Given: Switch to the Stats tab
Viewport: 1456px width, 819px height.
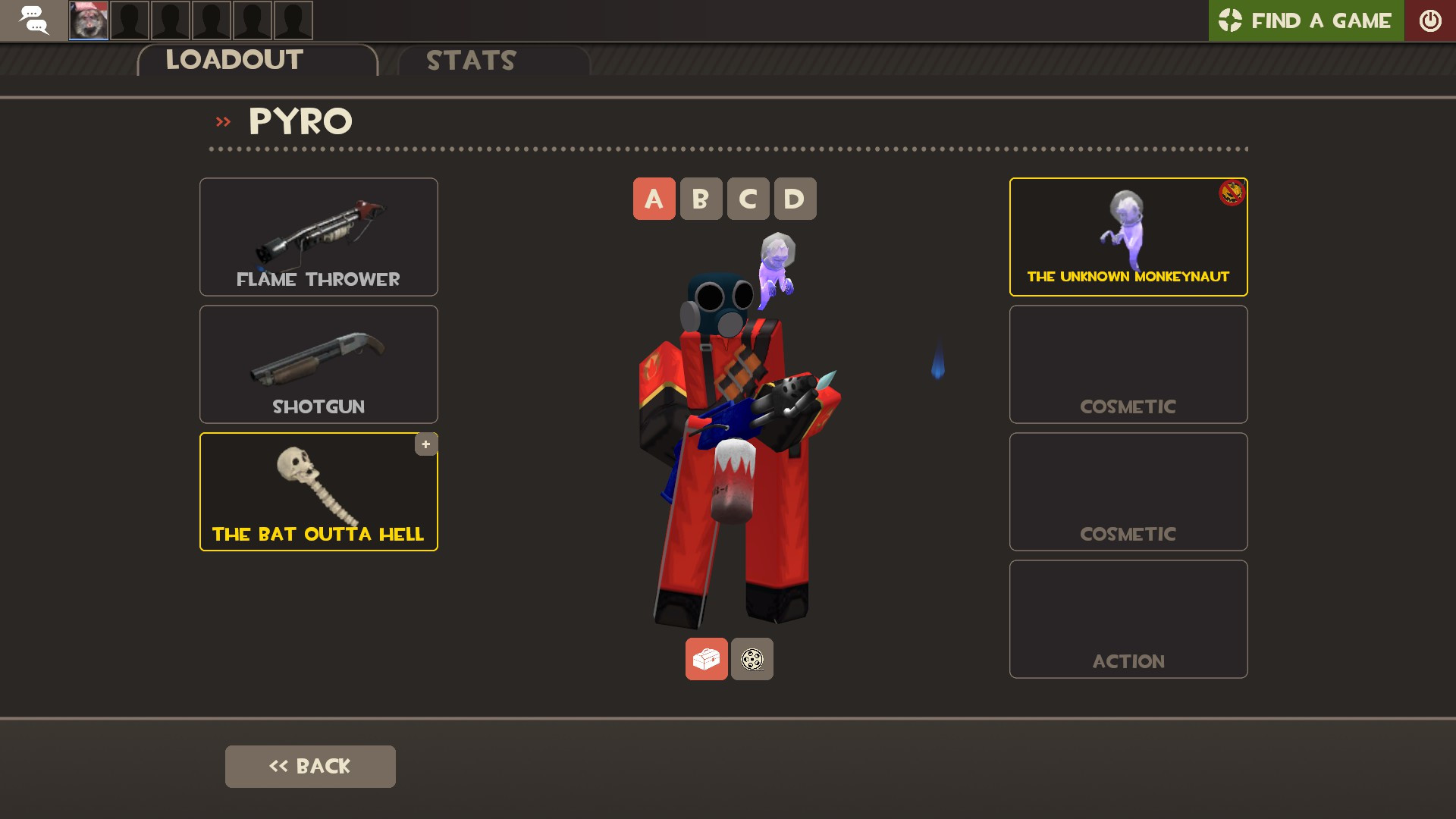Looking at the screenshot, I should (470, 61).
